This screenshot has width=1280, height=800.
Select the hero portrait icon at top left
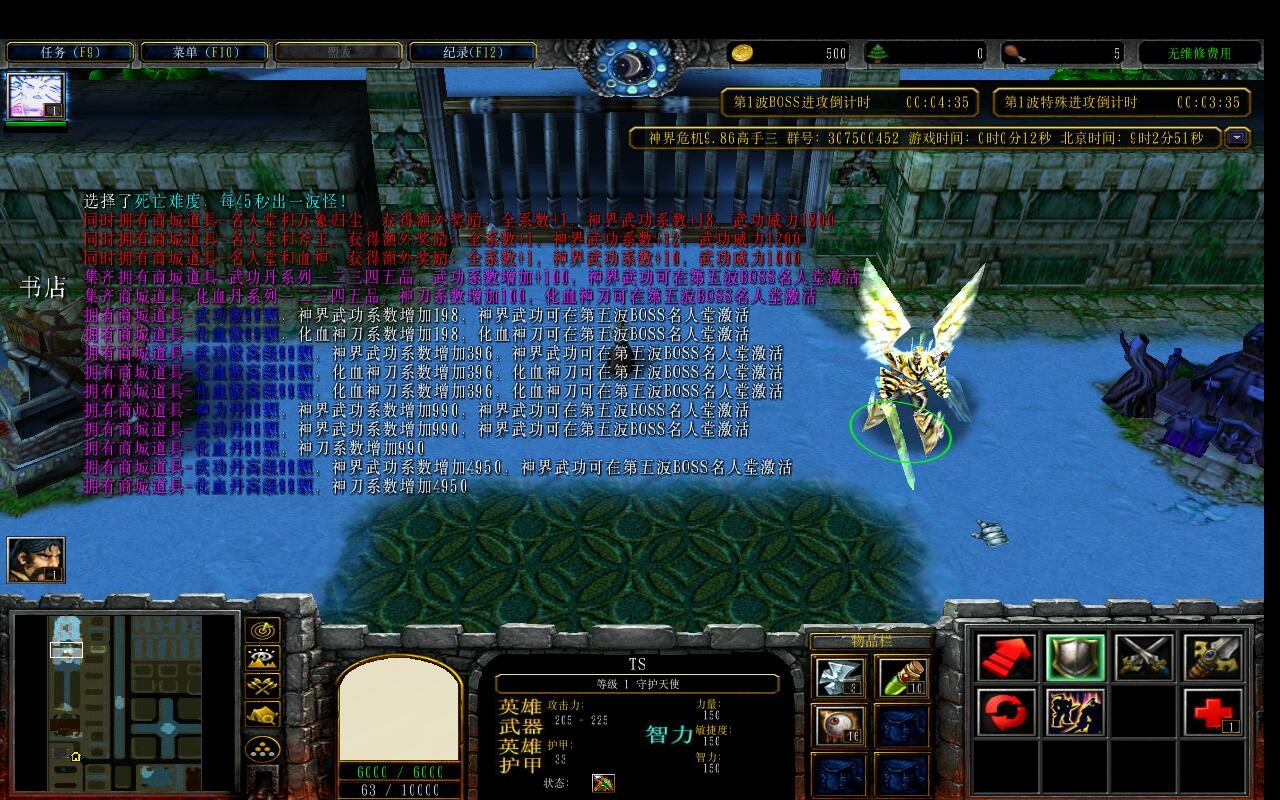(x=36, y=97)
